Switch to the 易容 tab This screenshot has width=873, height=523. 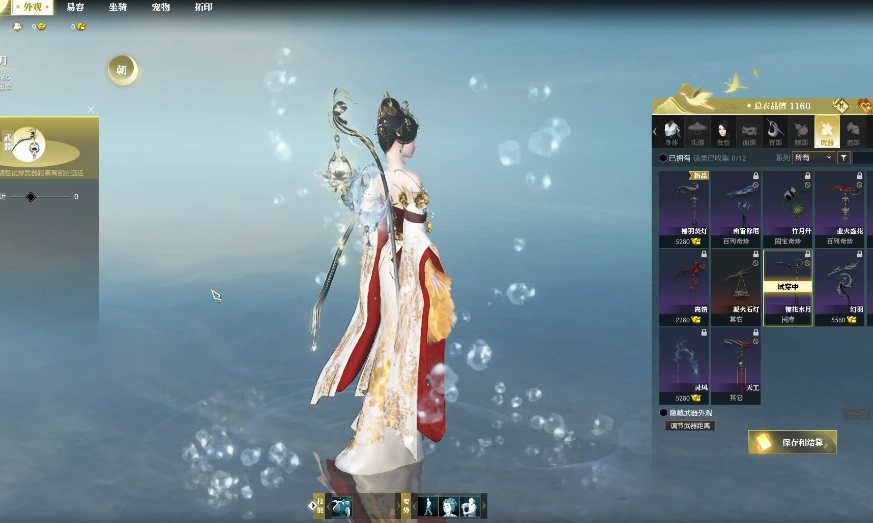coord(75,7)
